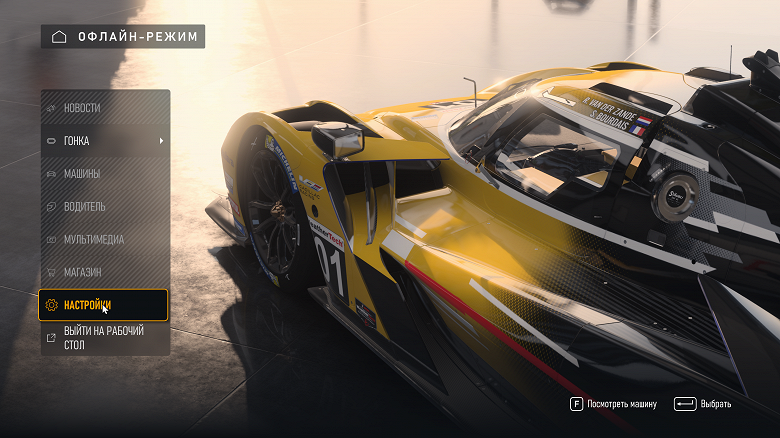780x438 pixels.
Task: Open the Новости menu entry
Action: pyautogui.click(x=104, y=108)
